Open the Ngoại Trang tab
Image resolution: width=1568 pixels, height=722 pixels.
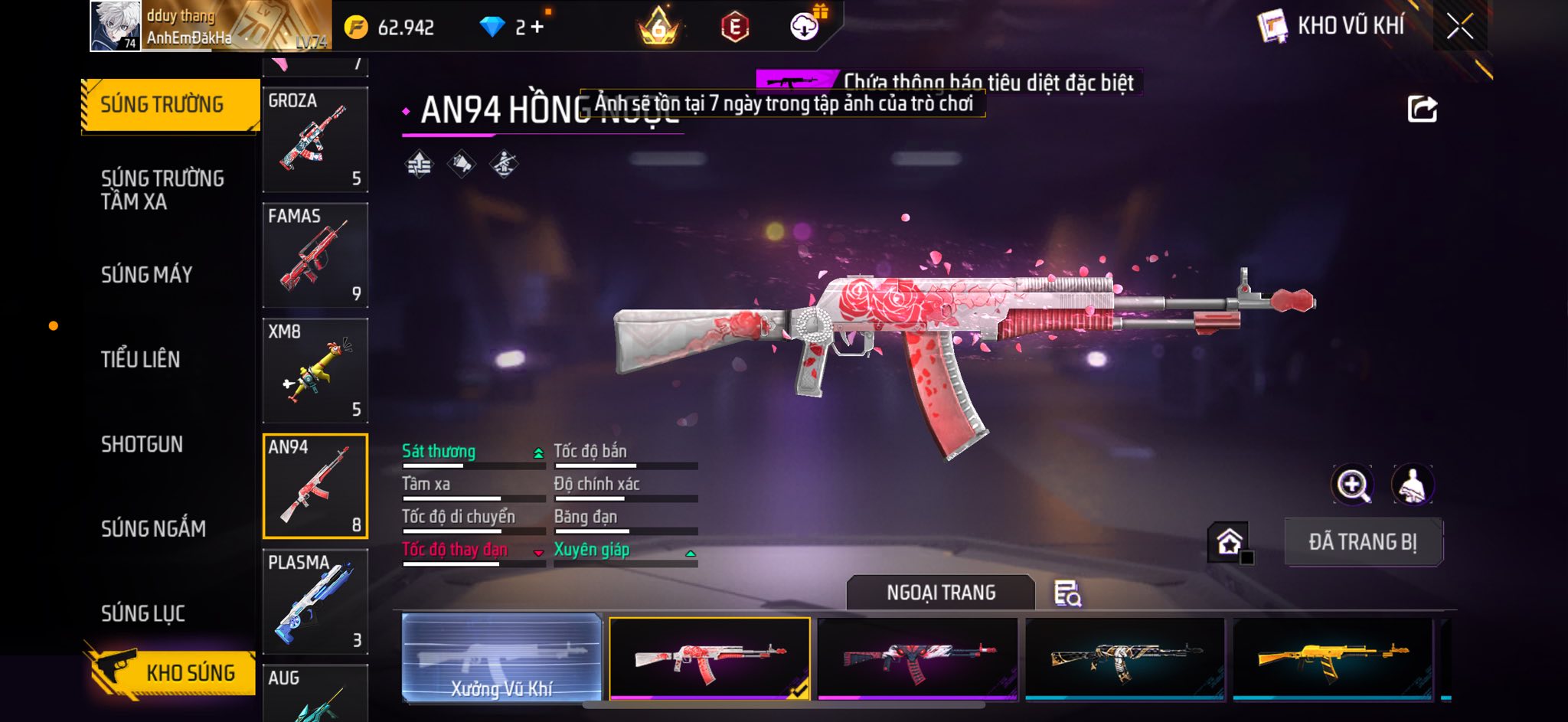click(x=940, y=593)
